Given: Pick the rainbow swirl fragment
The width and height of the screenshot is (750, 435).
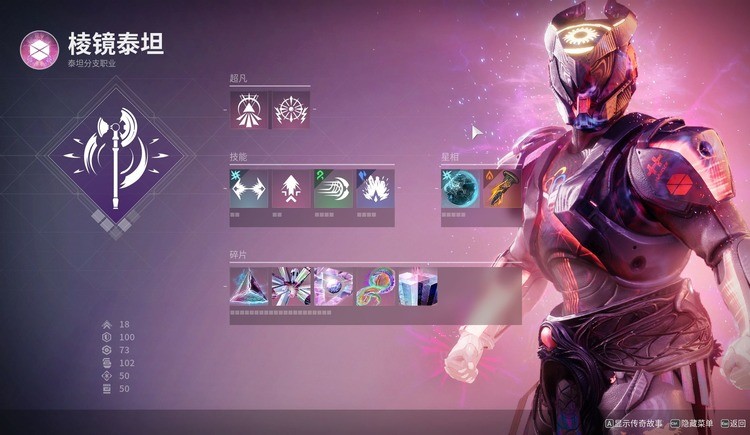Looking at the screenshot, I should point(375,286).
